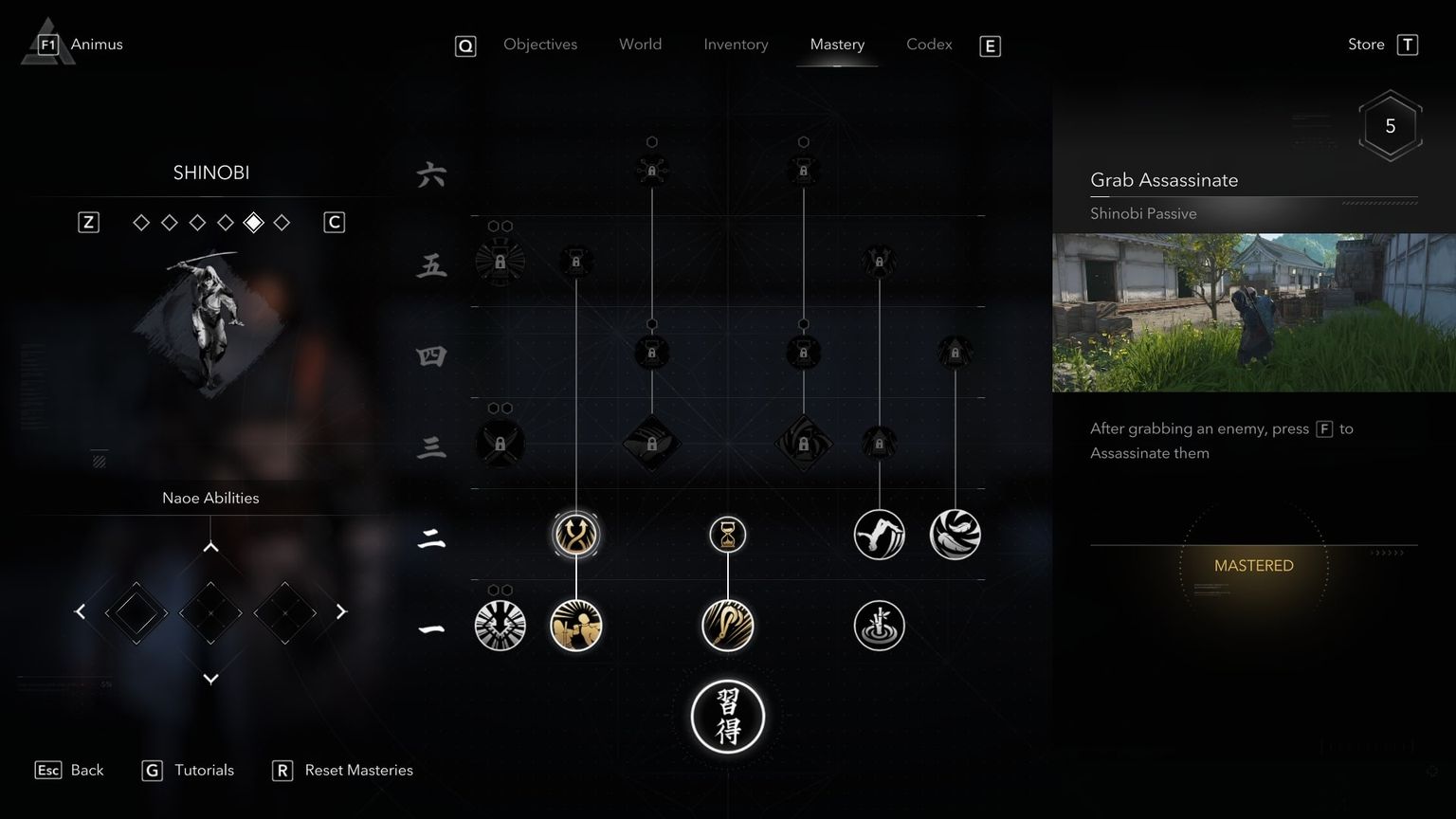Select the hourglass skill node

pyautogui.click(x=727, y=534)
